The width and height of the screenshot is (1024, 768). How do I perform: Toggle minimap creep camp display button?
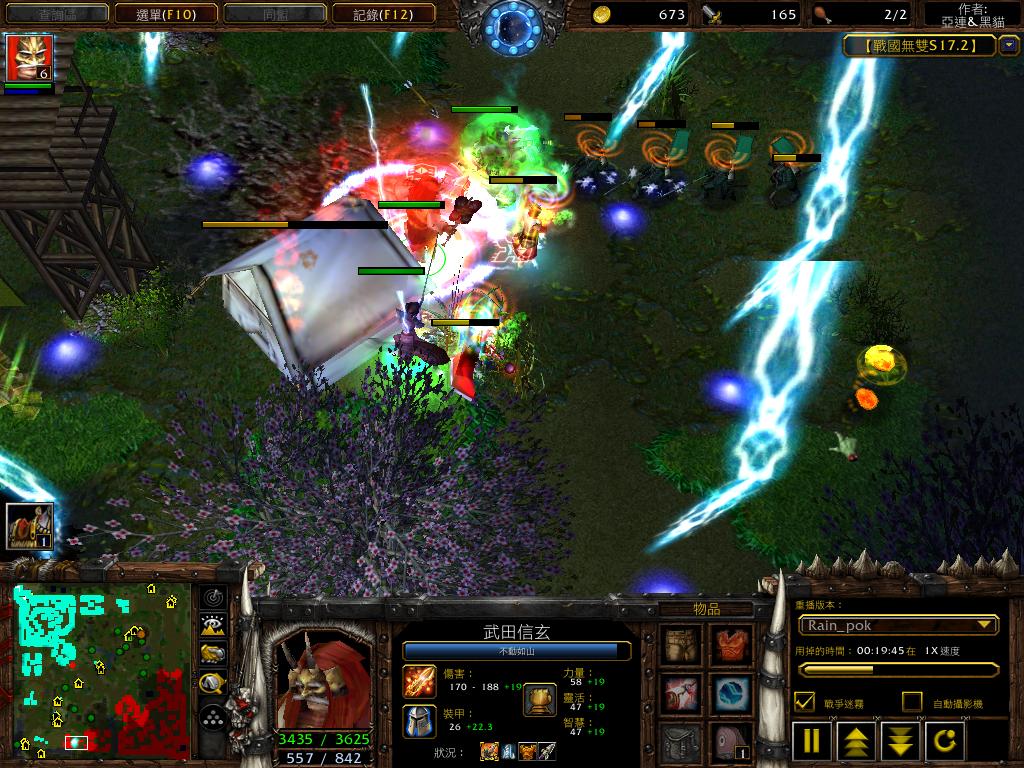[213, 684]
